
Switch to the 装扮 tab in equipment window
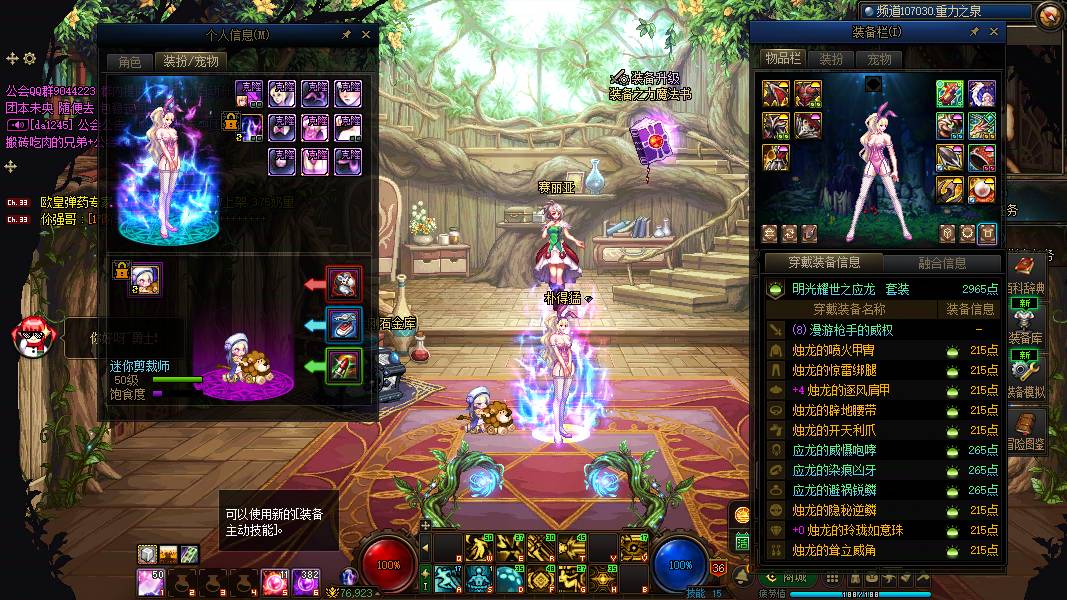click(x=831, y=59)
